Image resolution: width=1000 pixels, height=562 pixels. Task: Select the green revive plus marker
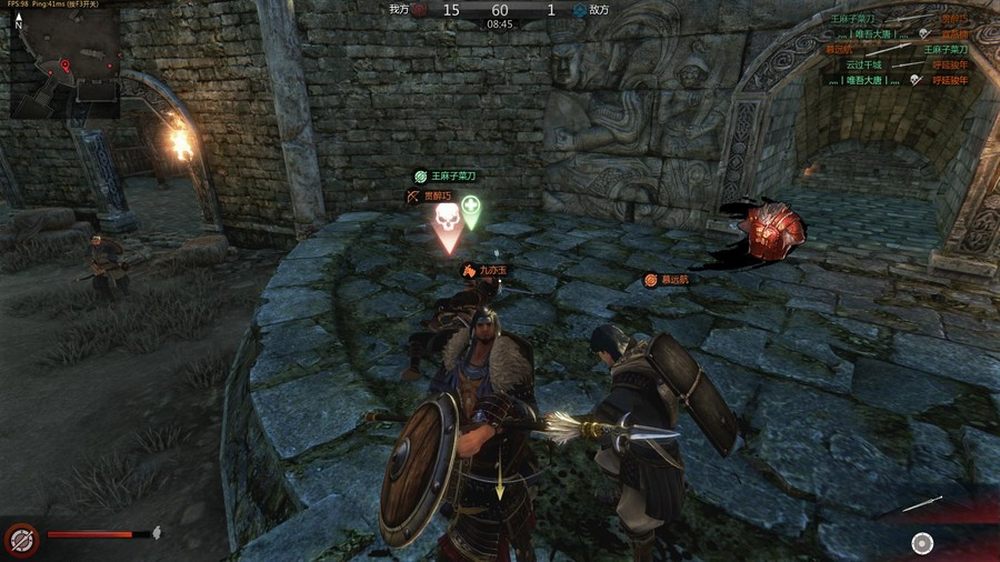470,211
